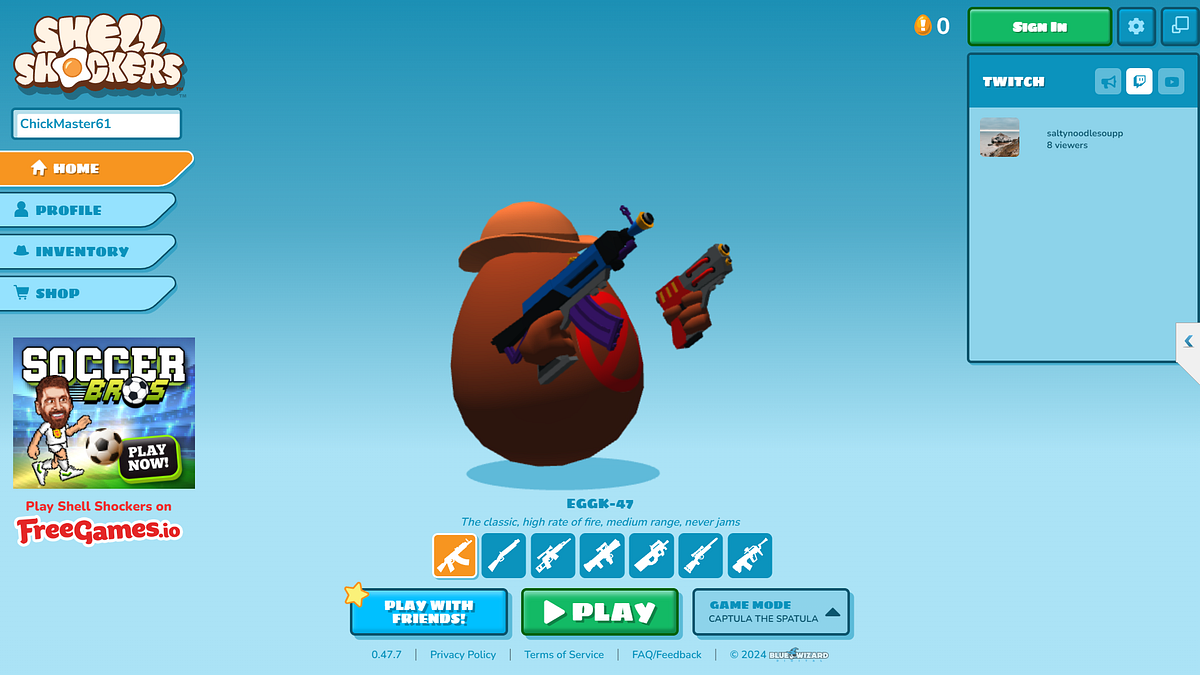
Task: Visit the Shop
Action: 87,293
